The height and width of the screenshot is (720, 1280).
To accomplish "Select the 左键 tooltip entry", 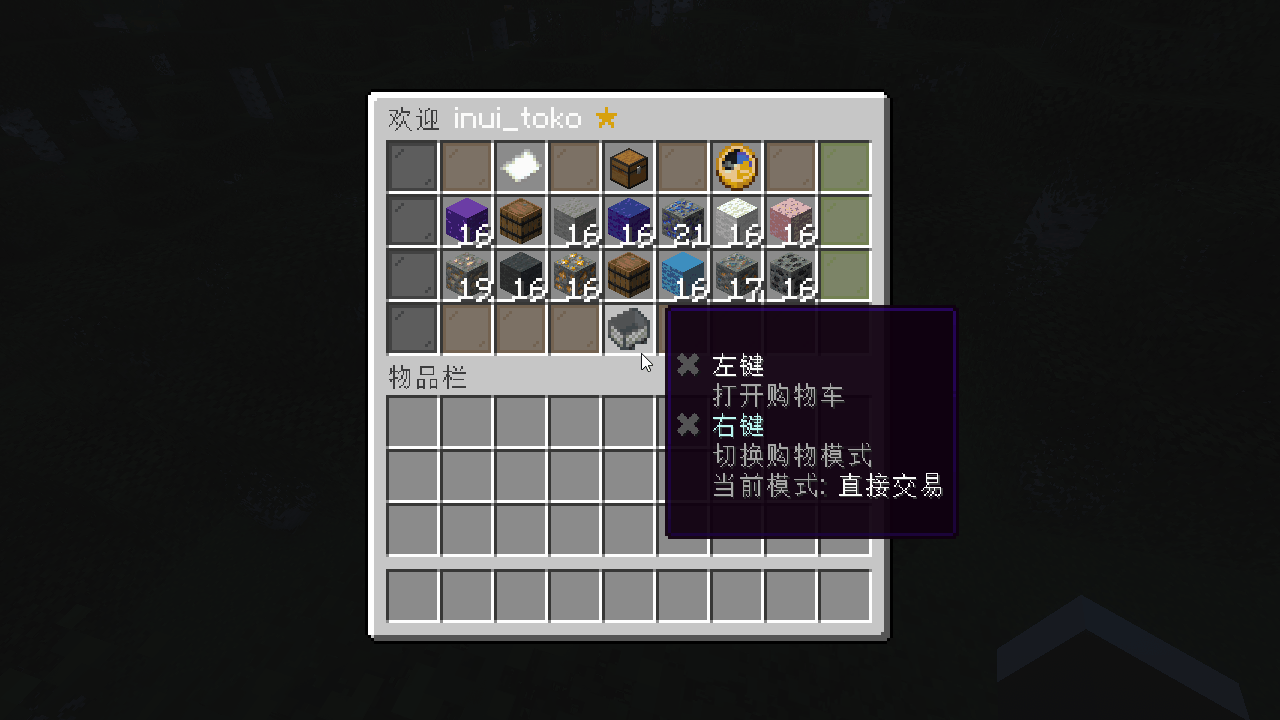I will [x=737, y=365].
